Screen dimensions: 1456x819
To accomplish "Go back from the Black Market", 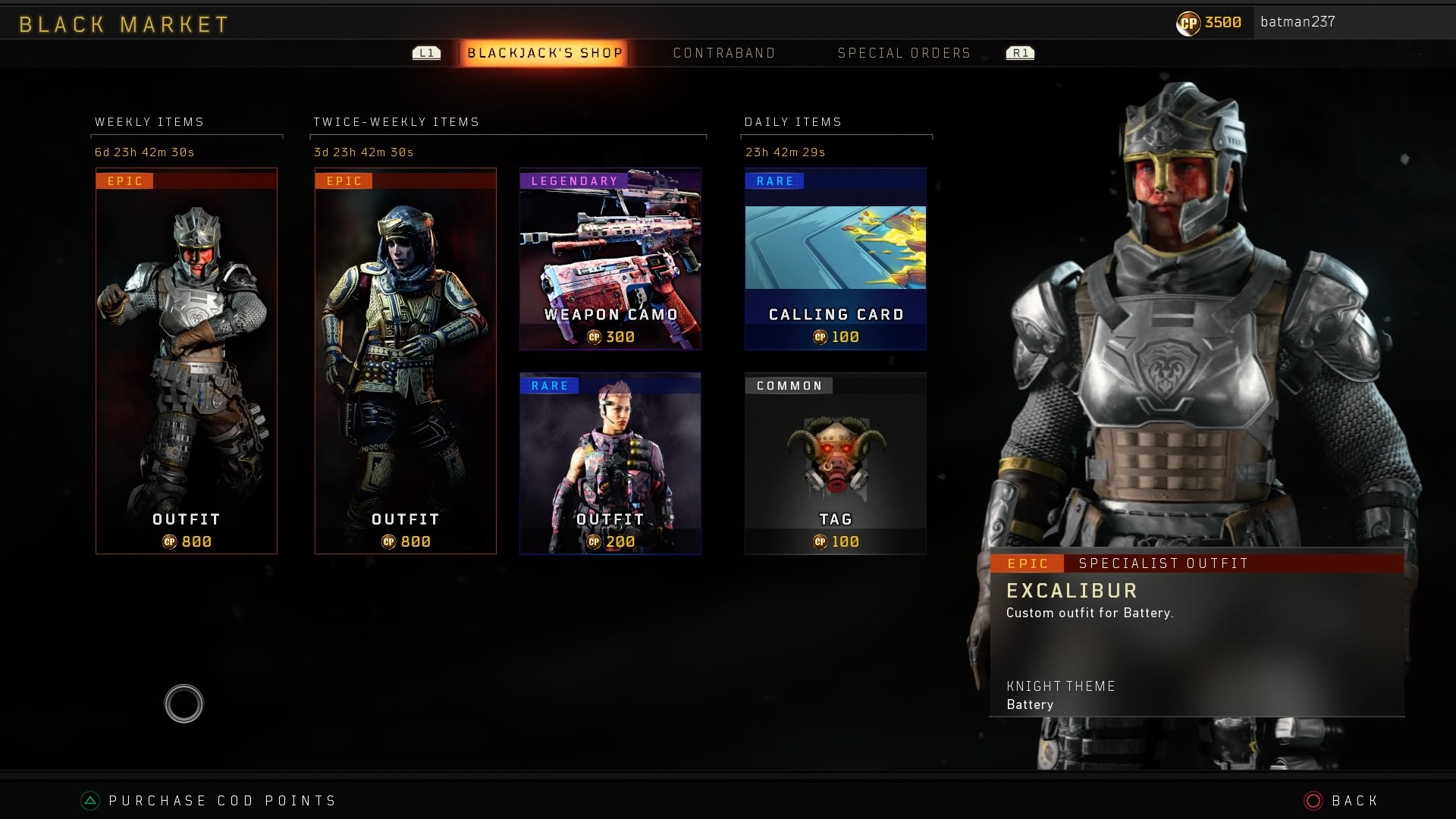I will (x=1343, y=801).
